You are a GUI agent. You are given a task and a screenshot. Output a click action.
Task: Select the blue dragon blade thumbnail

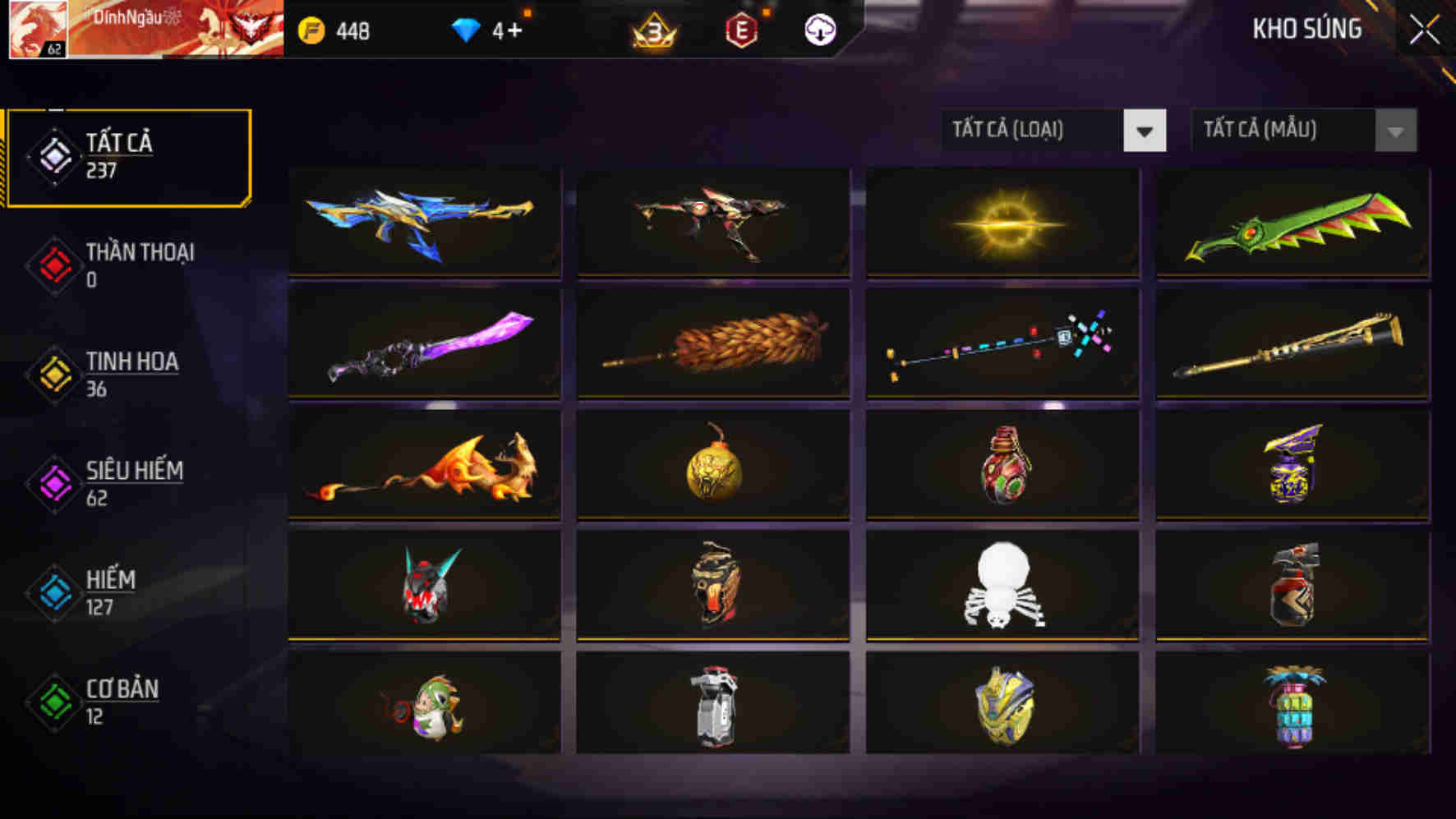424,222
